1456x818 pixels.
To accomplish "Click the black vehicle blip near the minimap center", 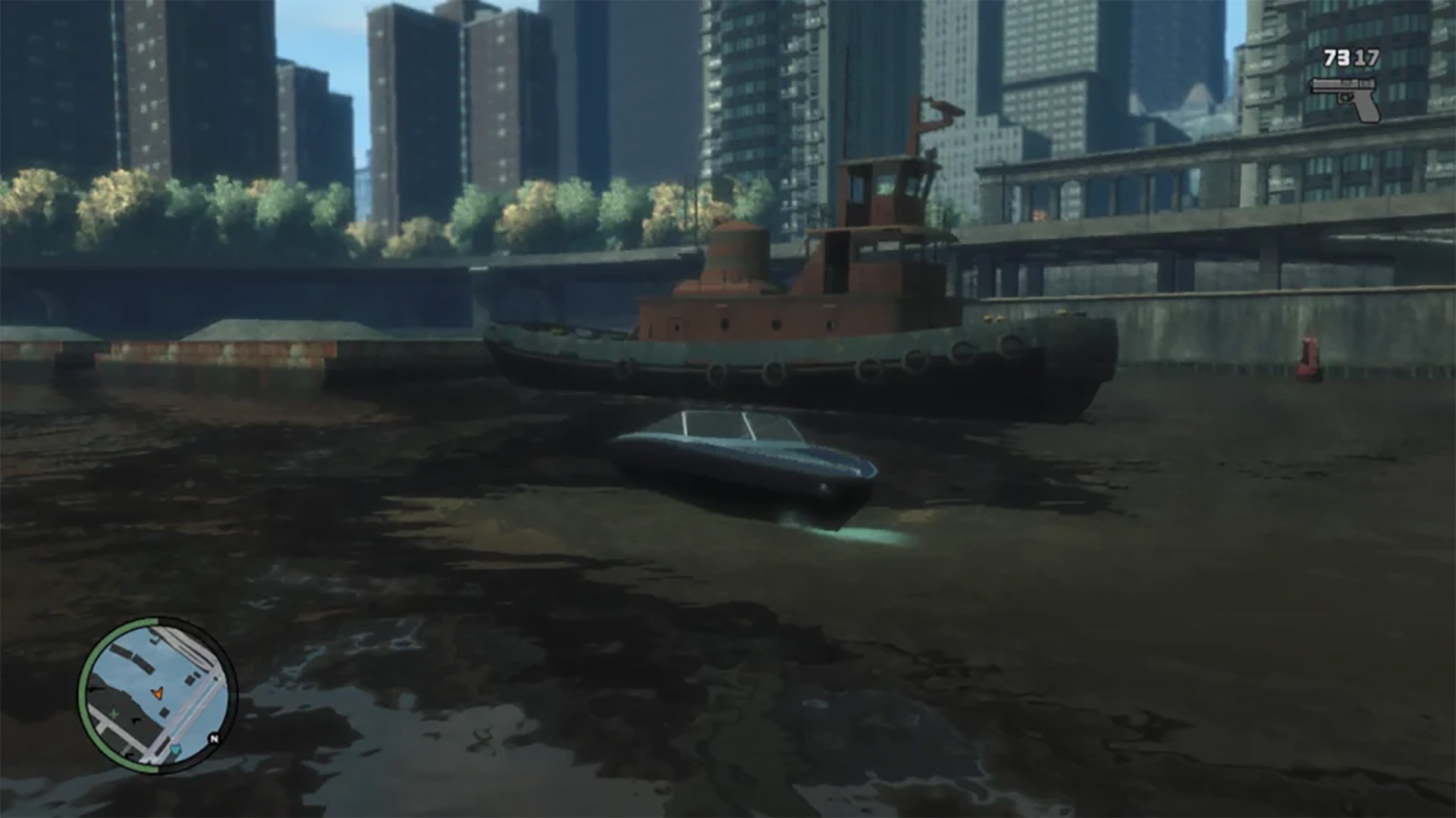I will [x=164, y=713].
